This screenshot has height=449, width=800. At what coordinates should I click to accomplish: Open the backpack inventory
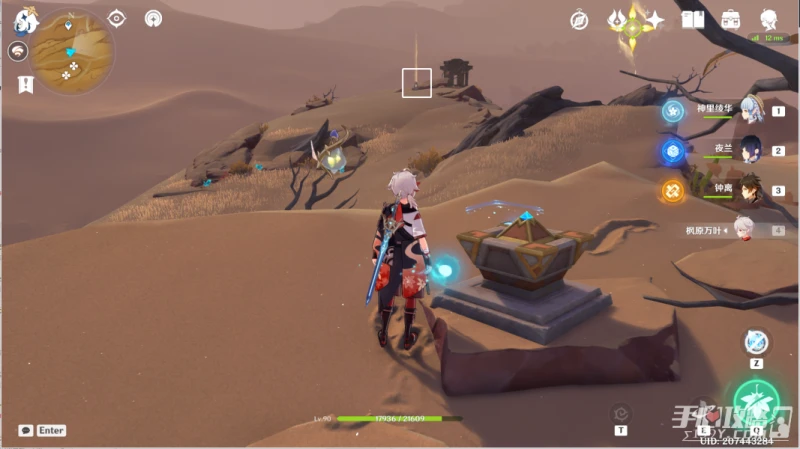(731, 19)
